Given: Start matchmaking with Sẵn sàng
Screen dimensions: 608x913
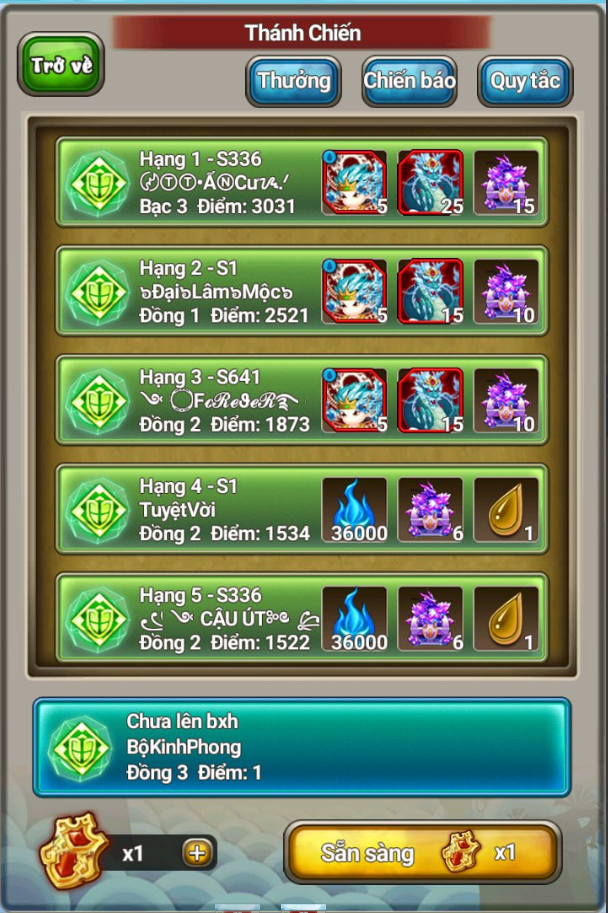Looking at the screenshot, I should click(x=422, y=852).
